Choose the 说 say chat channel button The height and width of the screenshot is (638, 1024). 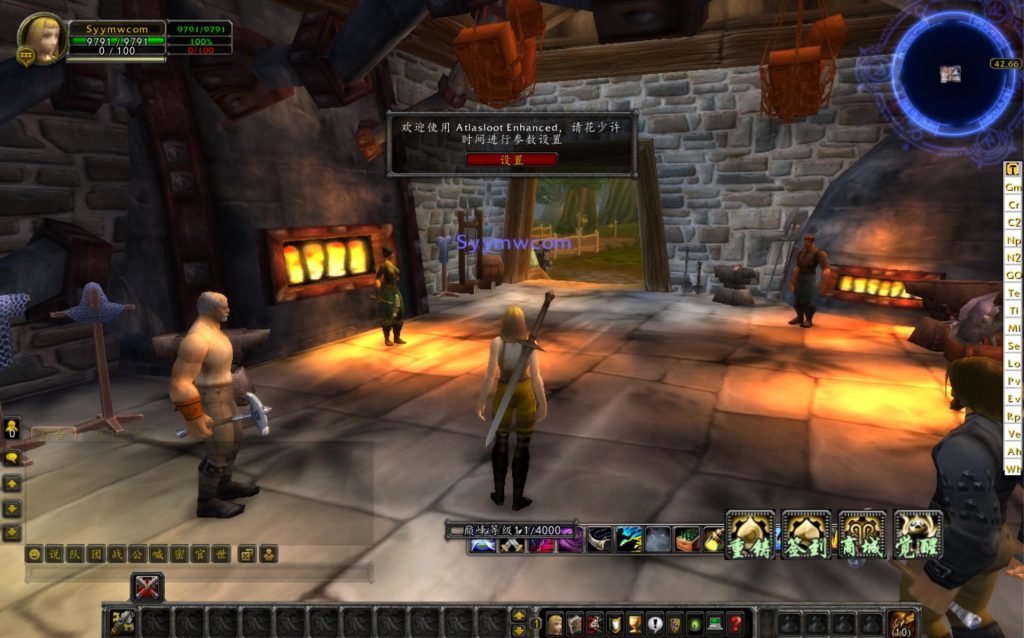point(54,554)
